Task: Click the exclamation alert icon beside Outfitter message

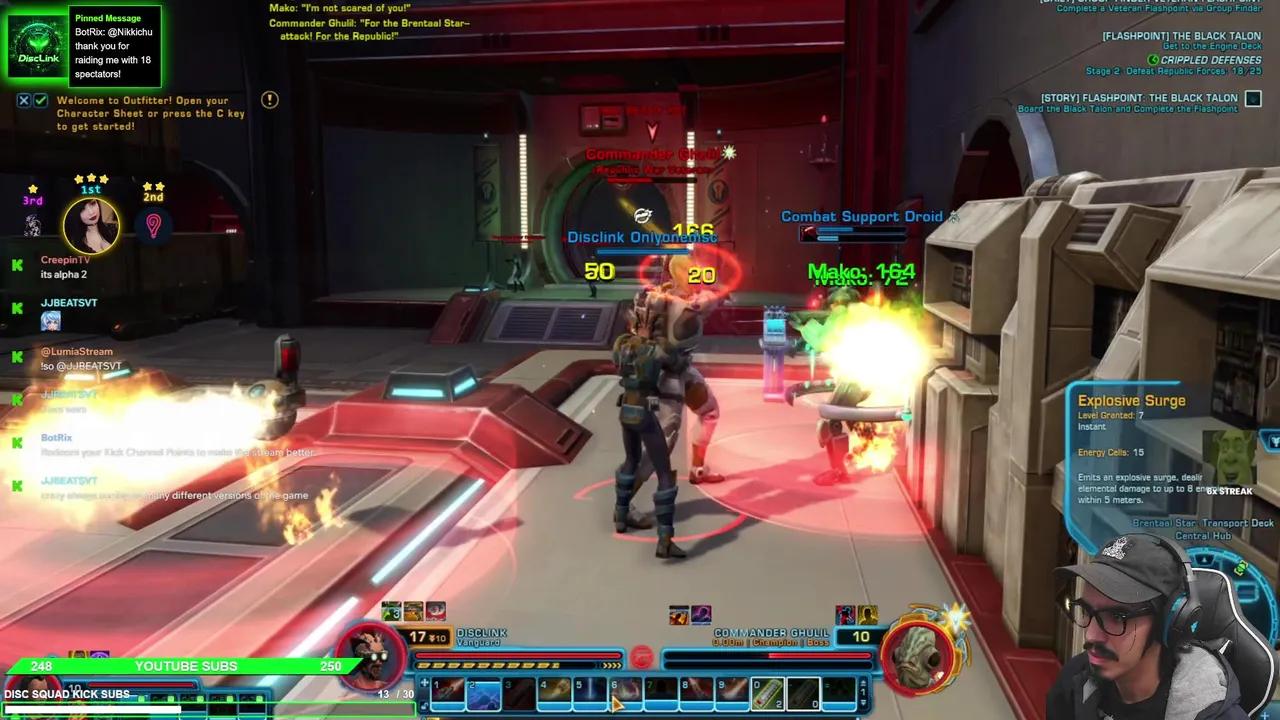Action: (269, 100)
